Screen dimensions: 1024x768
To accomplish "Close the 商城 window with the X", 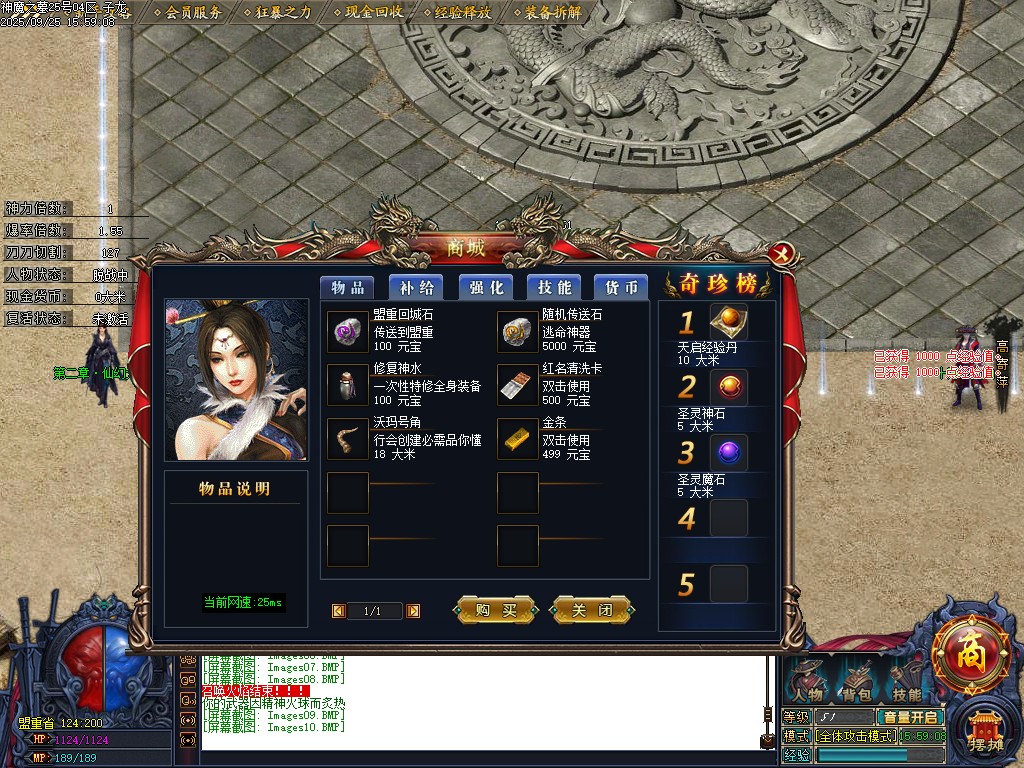I will (784, 253).
